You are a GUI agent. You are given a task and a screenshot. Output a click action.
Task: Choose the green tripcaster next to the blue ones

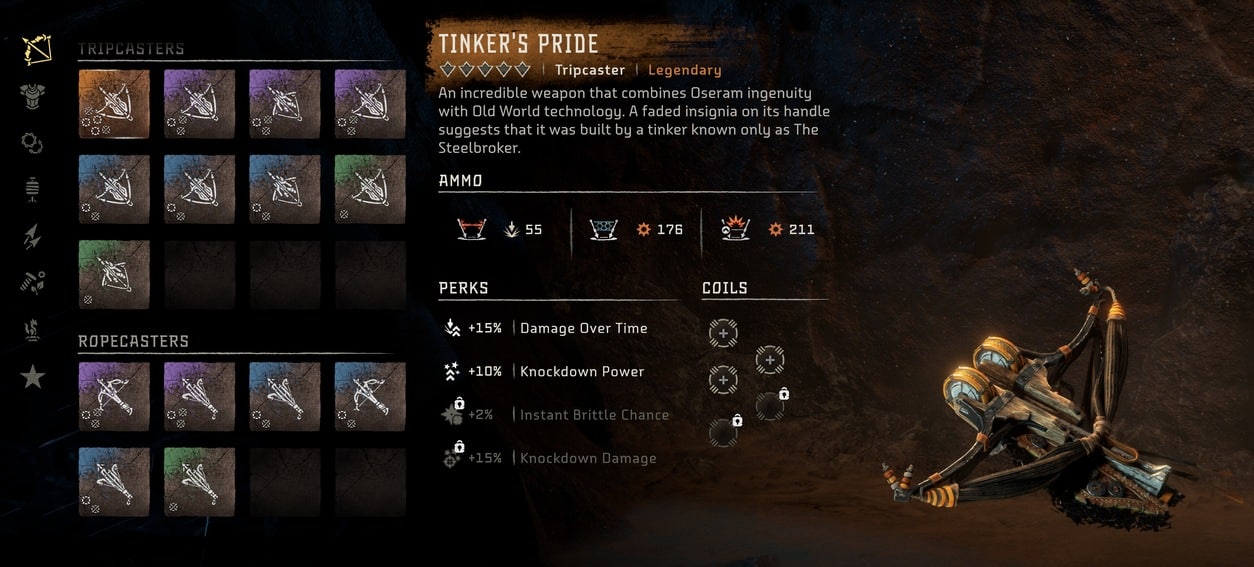pyautogui.click(x=370, y=189)
